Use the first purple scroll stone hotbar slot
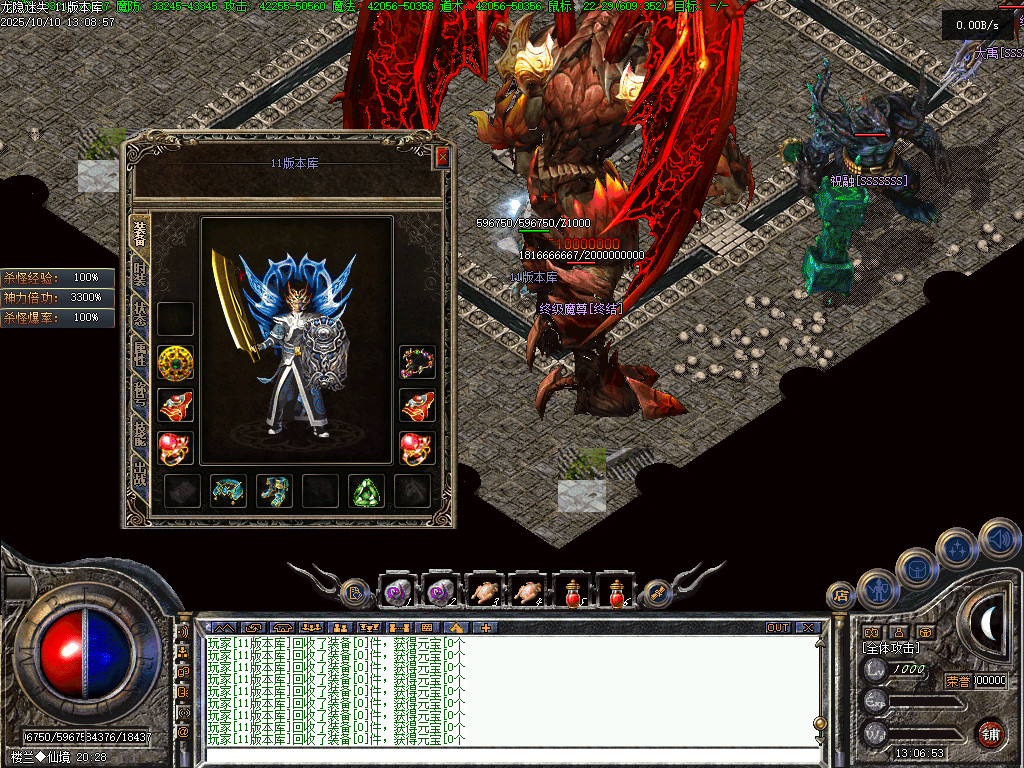 click(x=396, y=592)
